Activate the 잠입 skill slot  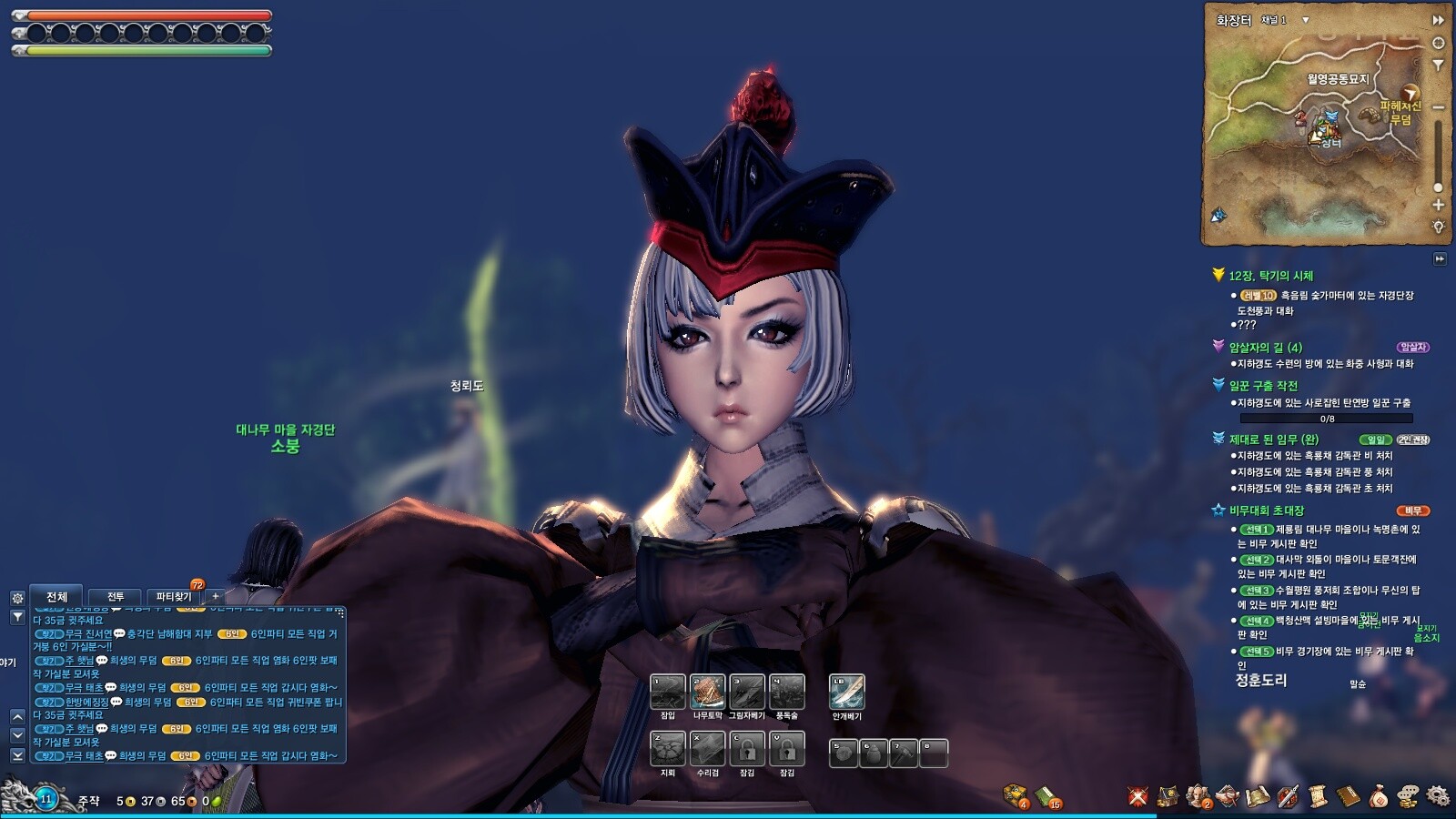coord(667,693)
